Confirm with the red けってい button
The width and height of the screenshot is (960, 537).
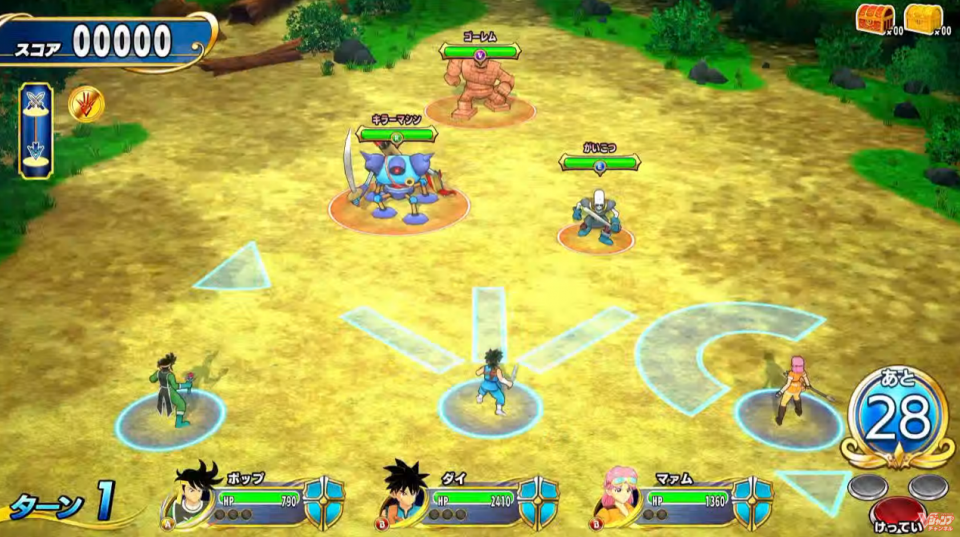point(898,511)
